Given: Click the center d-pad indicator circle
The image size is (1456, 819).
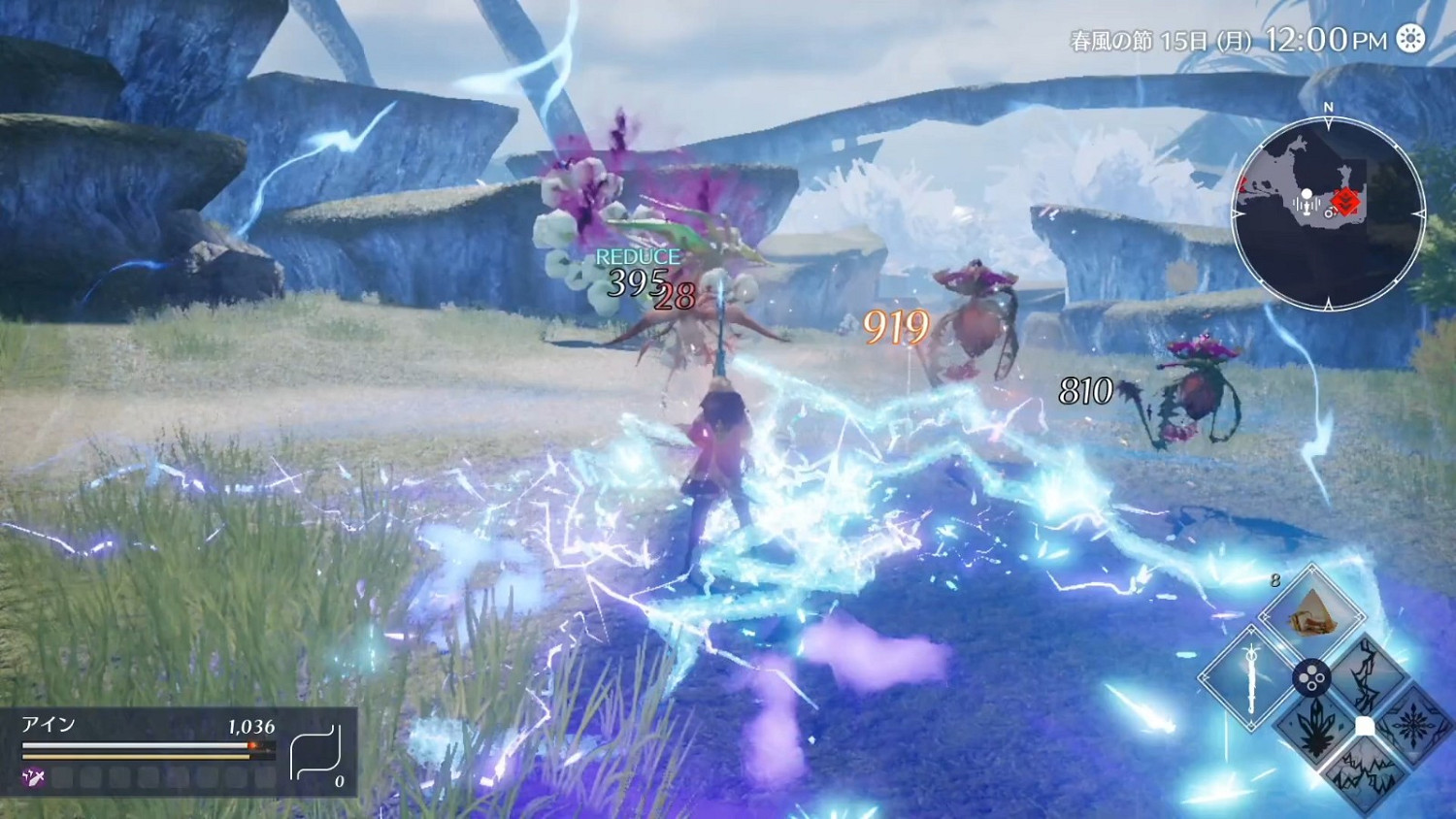Looking at the screenshot, I should point(1311,677).
